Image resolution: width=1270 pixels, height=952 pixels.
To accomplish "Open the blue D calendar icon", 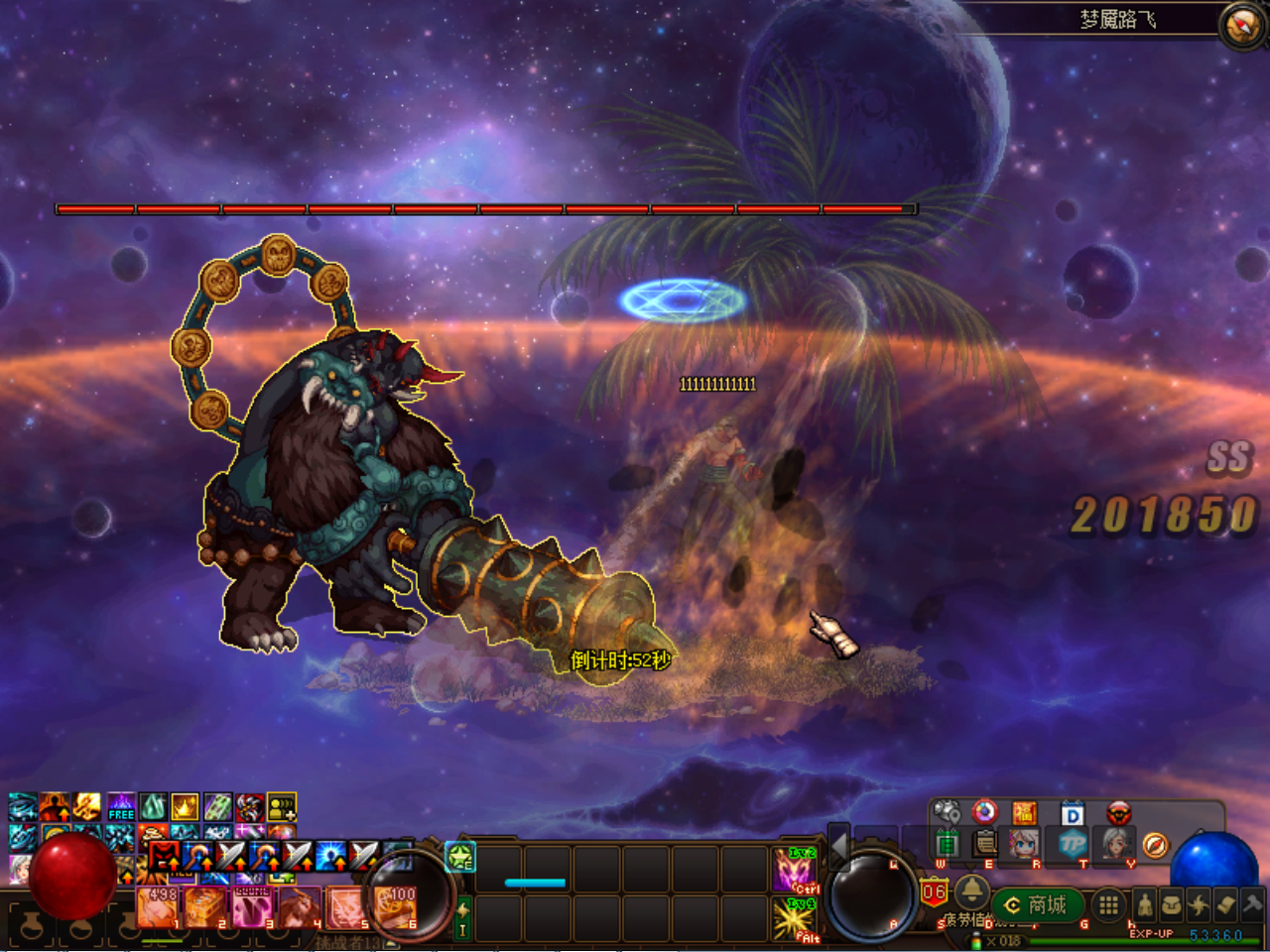I will (x=1072, y=814).
